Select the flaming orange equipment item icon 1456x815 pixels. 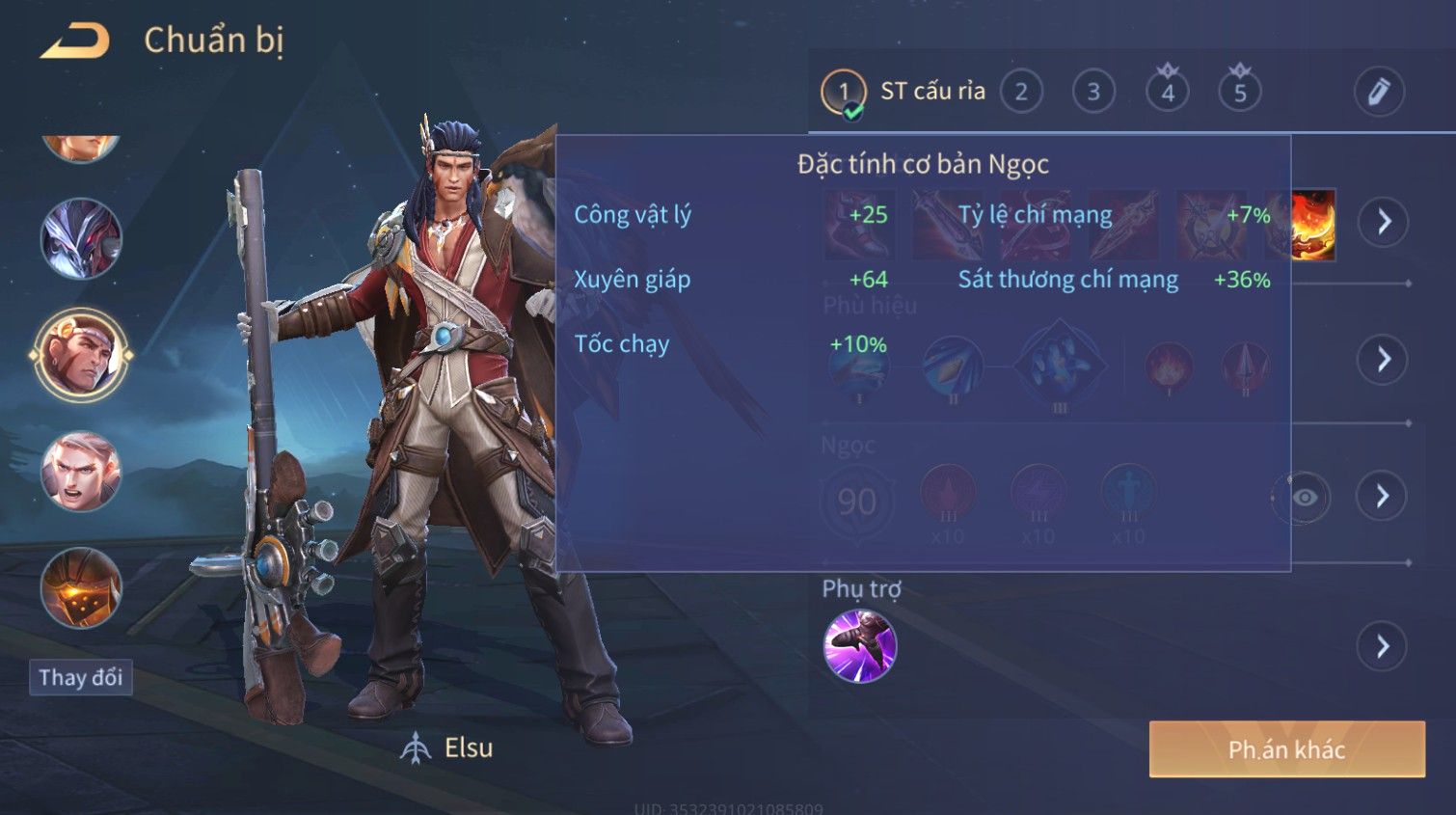1313,224
